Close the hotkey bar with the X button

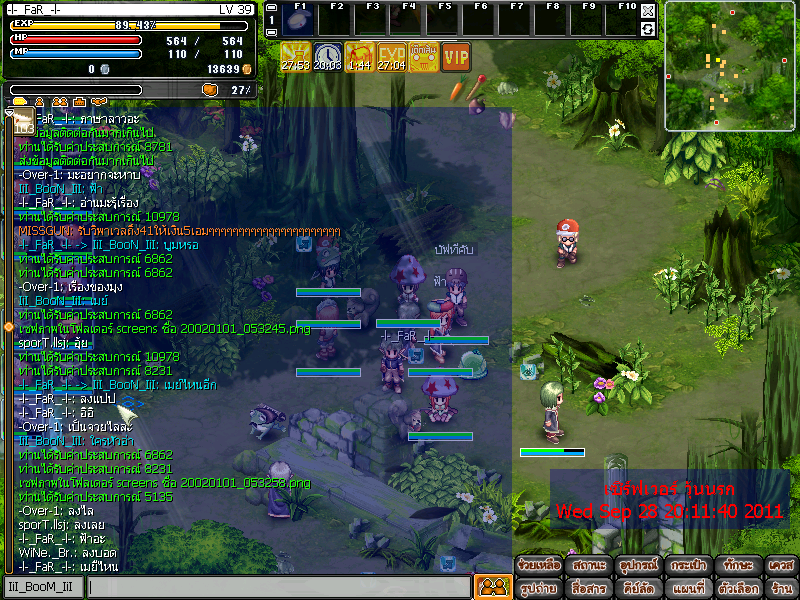pyautogui.click(x=648, y=11)
